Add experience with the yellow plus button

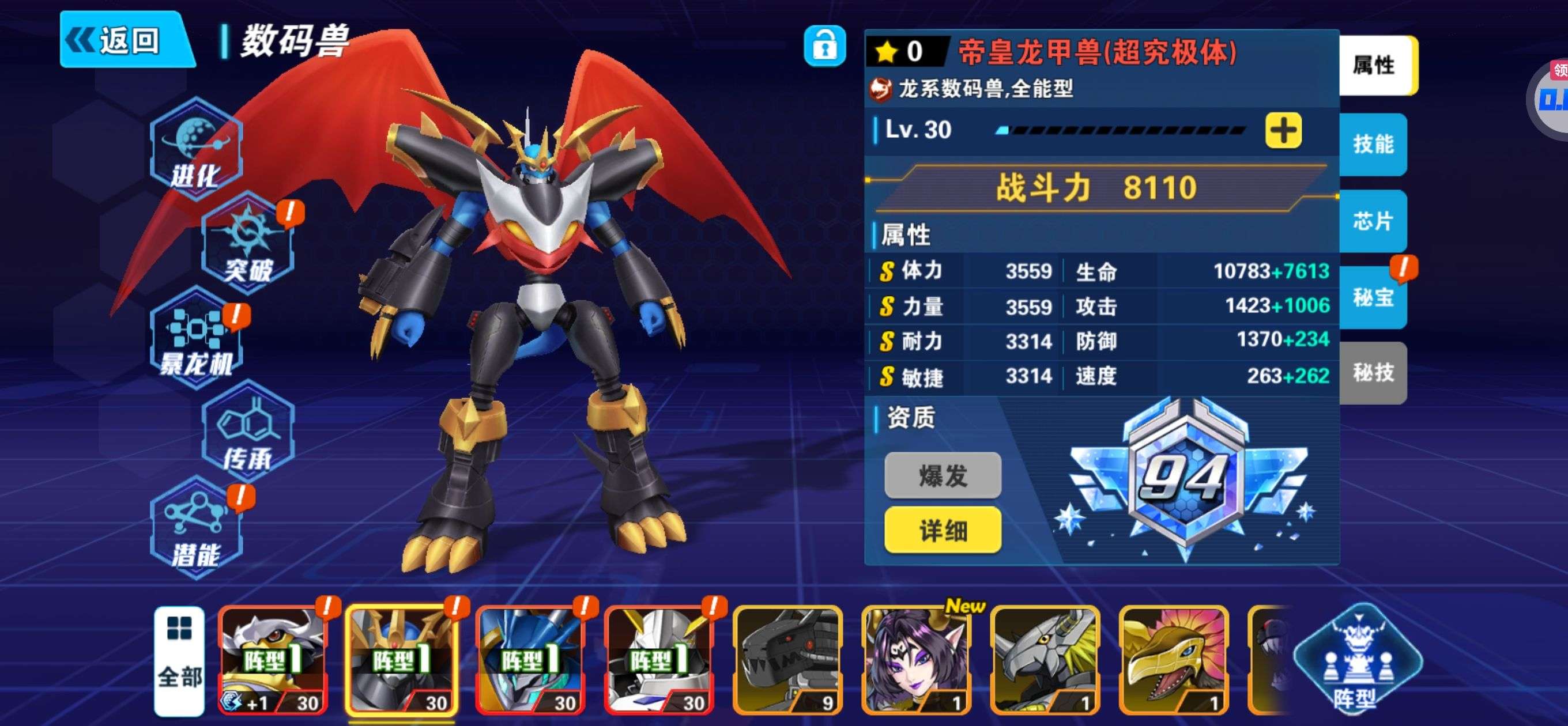1283,130
